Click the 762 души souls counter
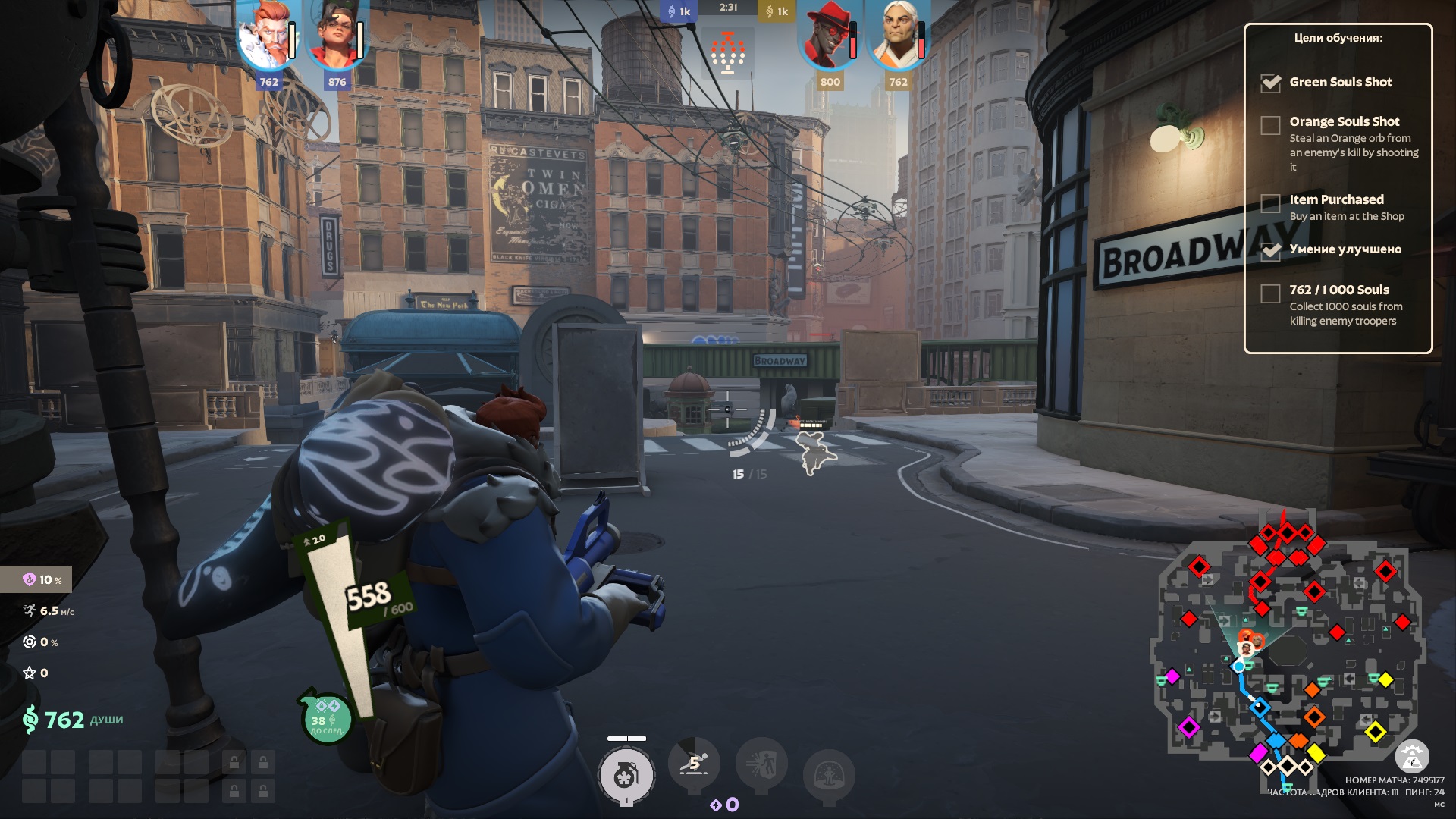 tap(73, 719)
